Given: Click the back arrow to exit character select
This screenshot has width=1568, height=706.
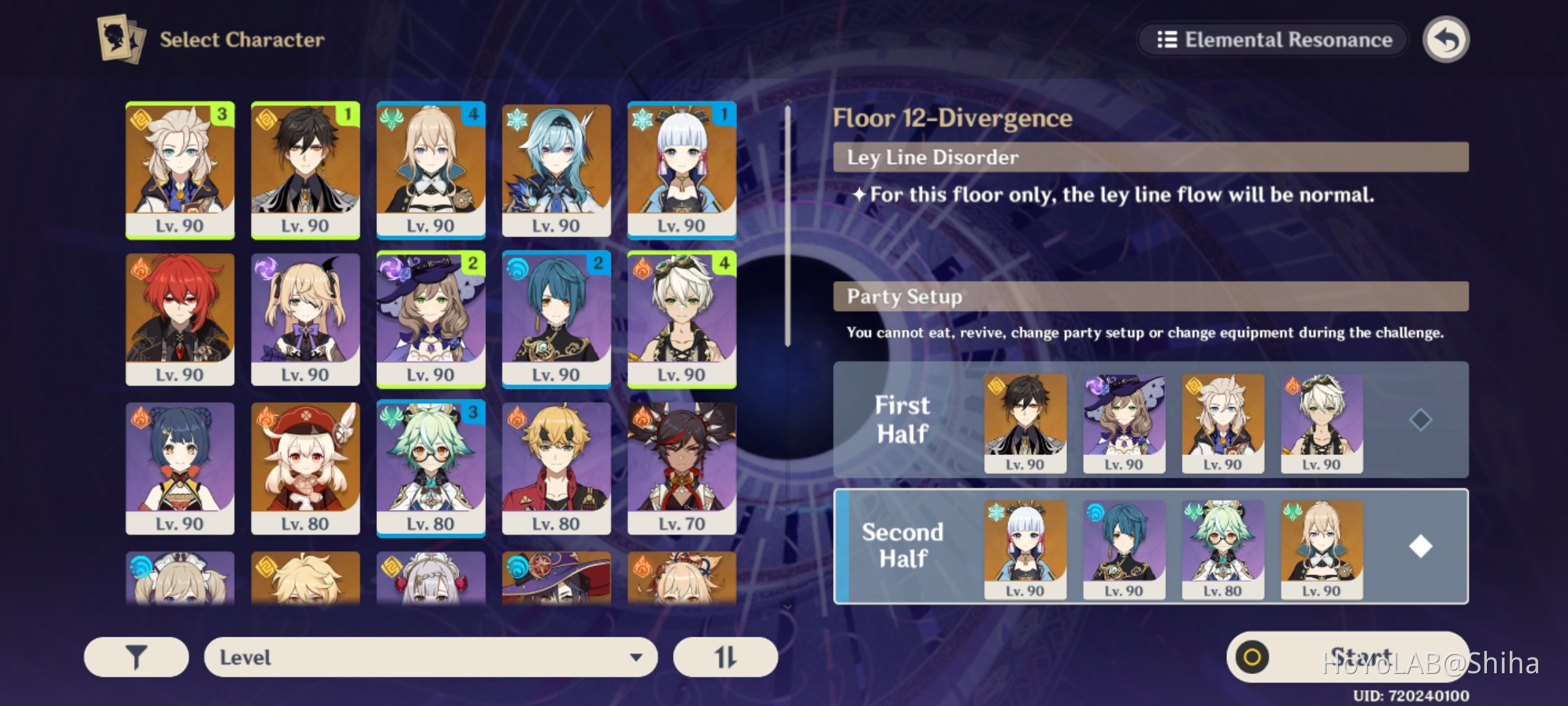Looking at the screenshot, I should click(x=1446, y=39).
